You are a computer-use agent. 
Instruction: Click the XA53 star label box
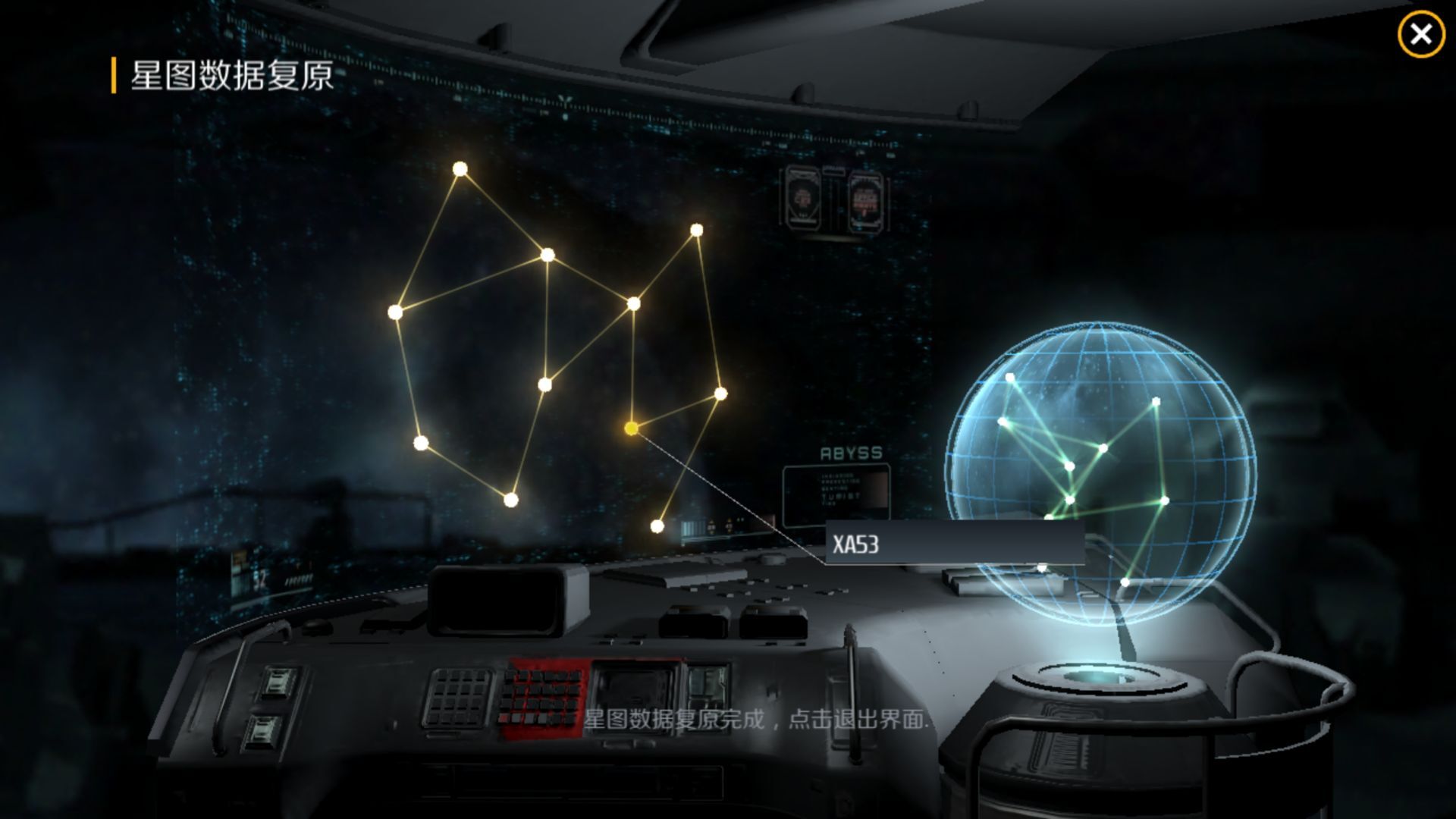[953, 544]
